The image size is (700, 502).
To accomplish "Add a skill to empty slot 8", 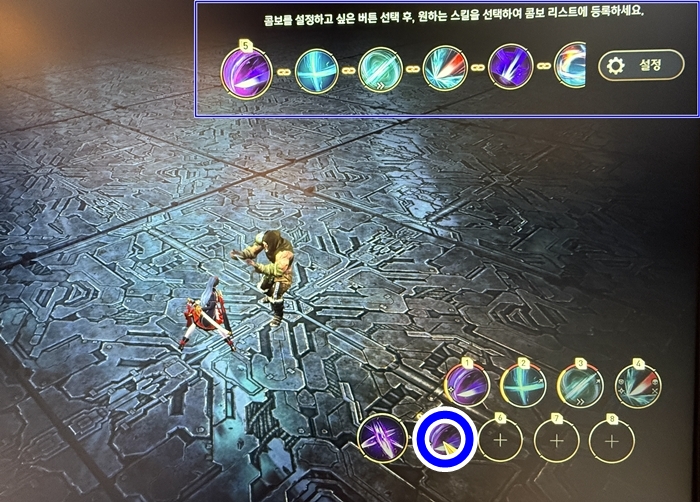I will click(x=613, y=441).
